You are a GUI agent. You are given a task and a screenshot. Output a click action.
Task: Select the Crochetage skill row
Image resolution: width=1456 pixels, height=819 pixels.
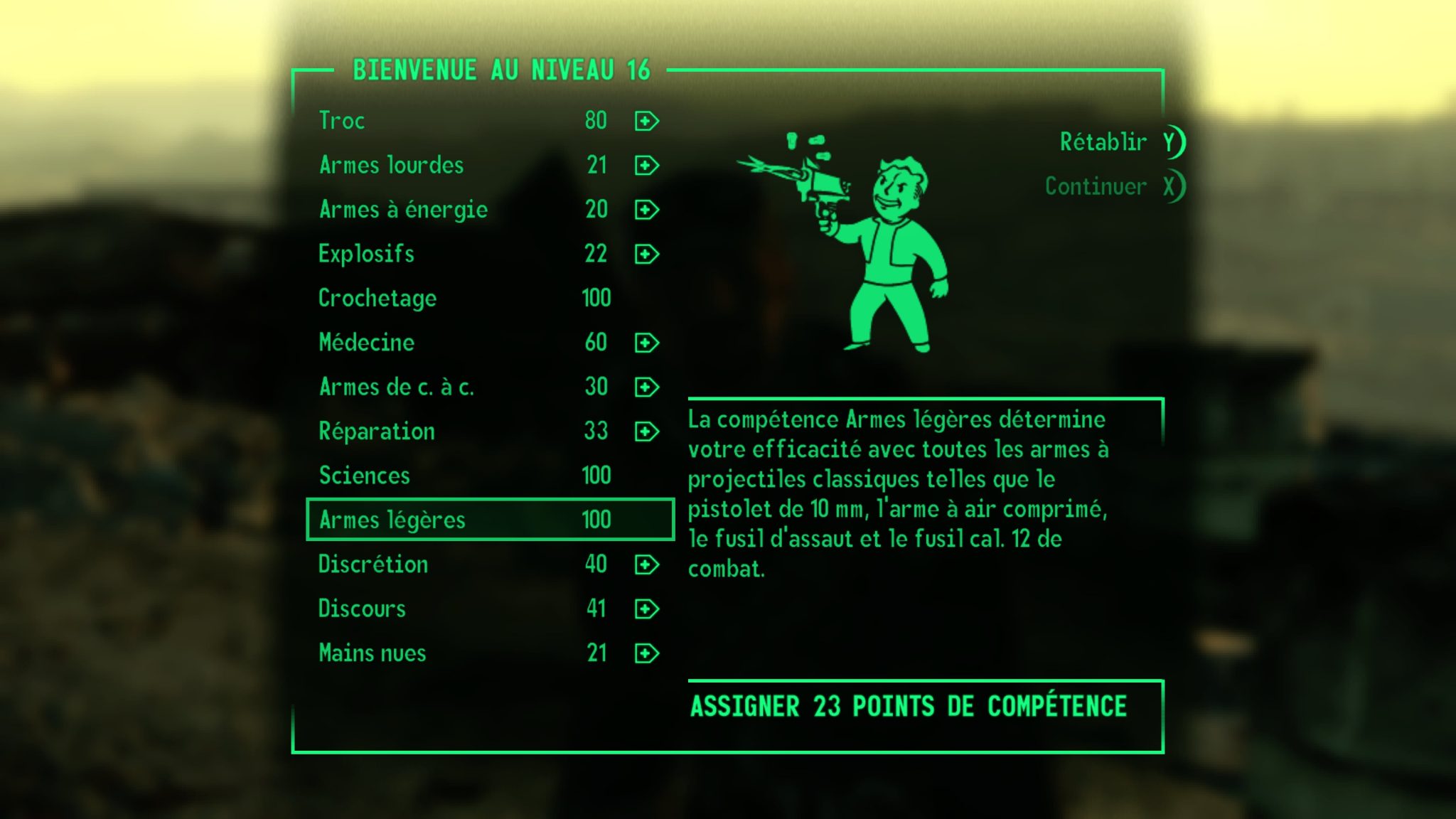point(377,299)
